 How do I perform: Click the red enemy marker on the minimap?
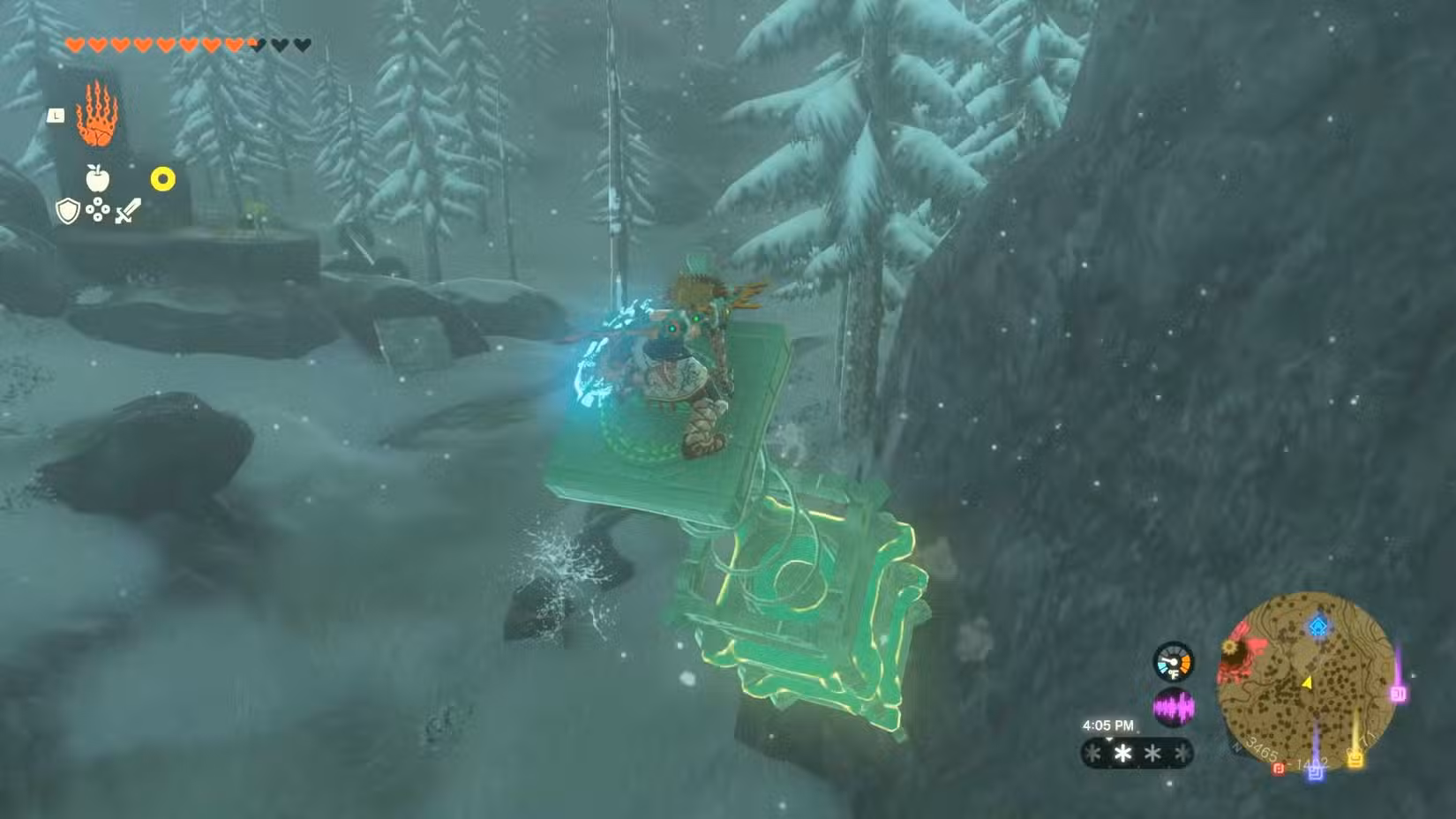point(1279,768)
